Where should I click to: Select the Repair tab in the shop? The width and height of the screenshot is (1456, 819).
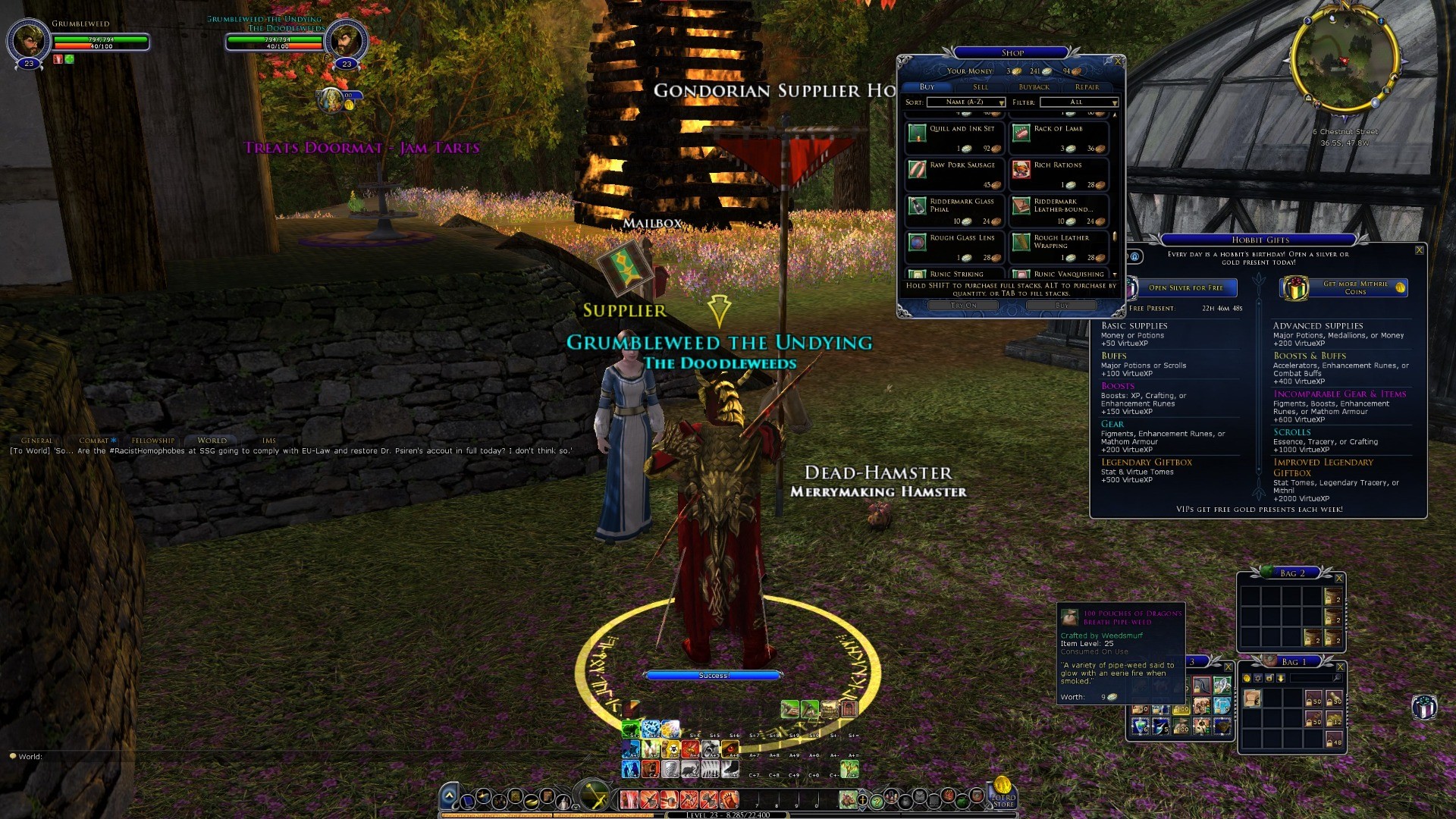click(x=1087, y=87)
